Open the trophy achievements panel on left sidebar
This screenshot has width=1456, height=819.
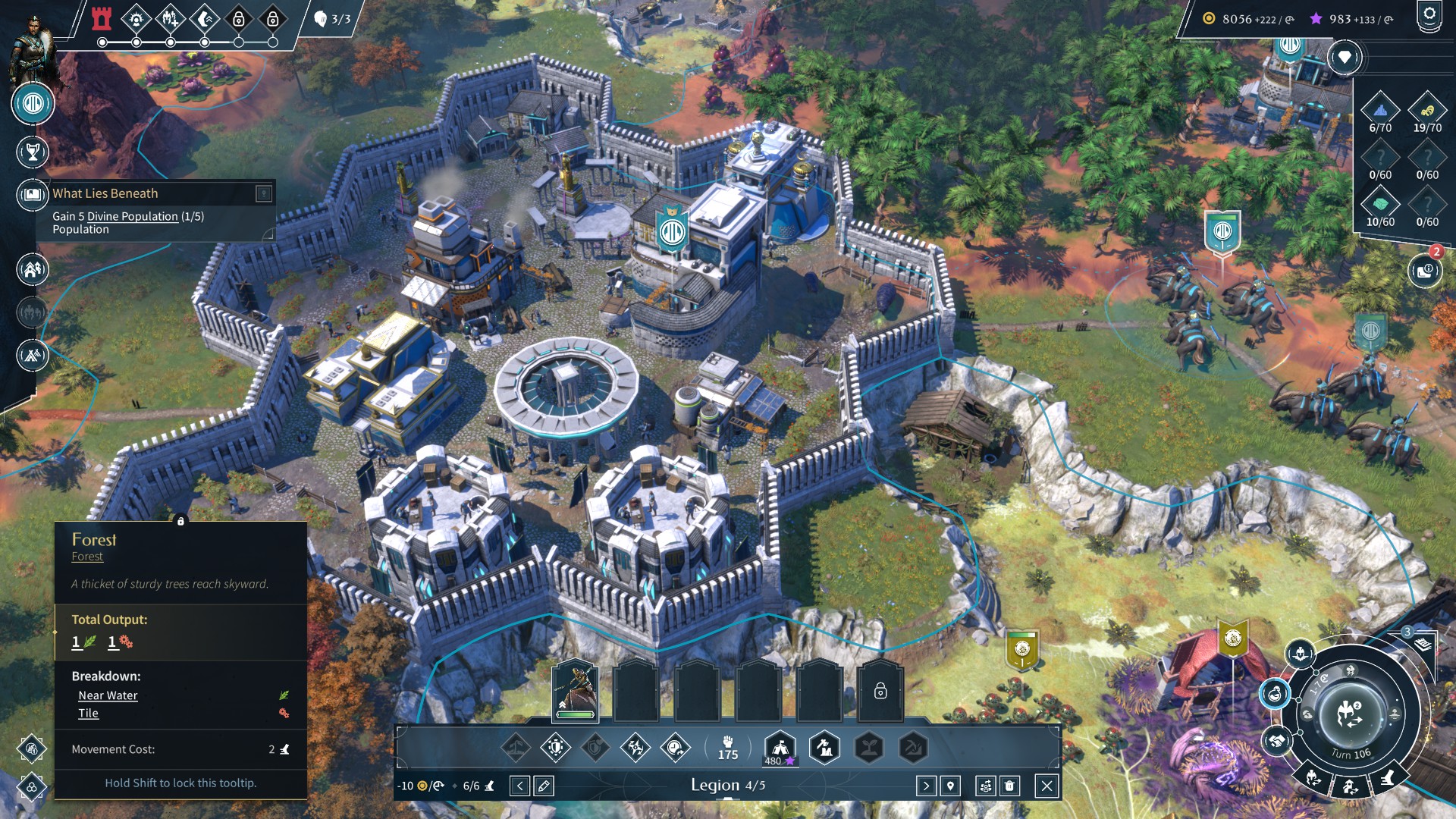31,151
